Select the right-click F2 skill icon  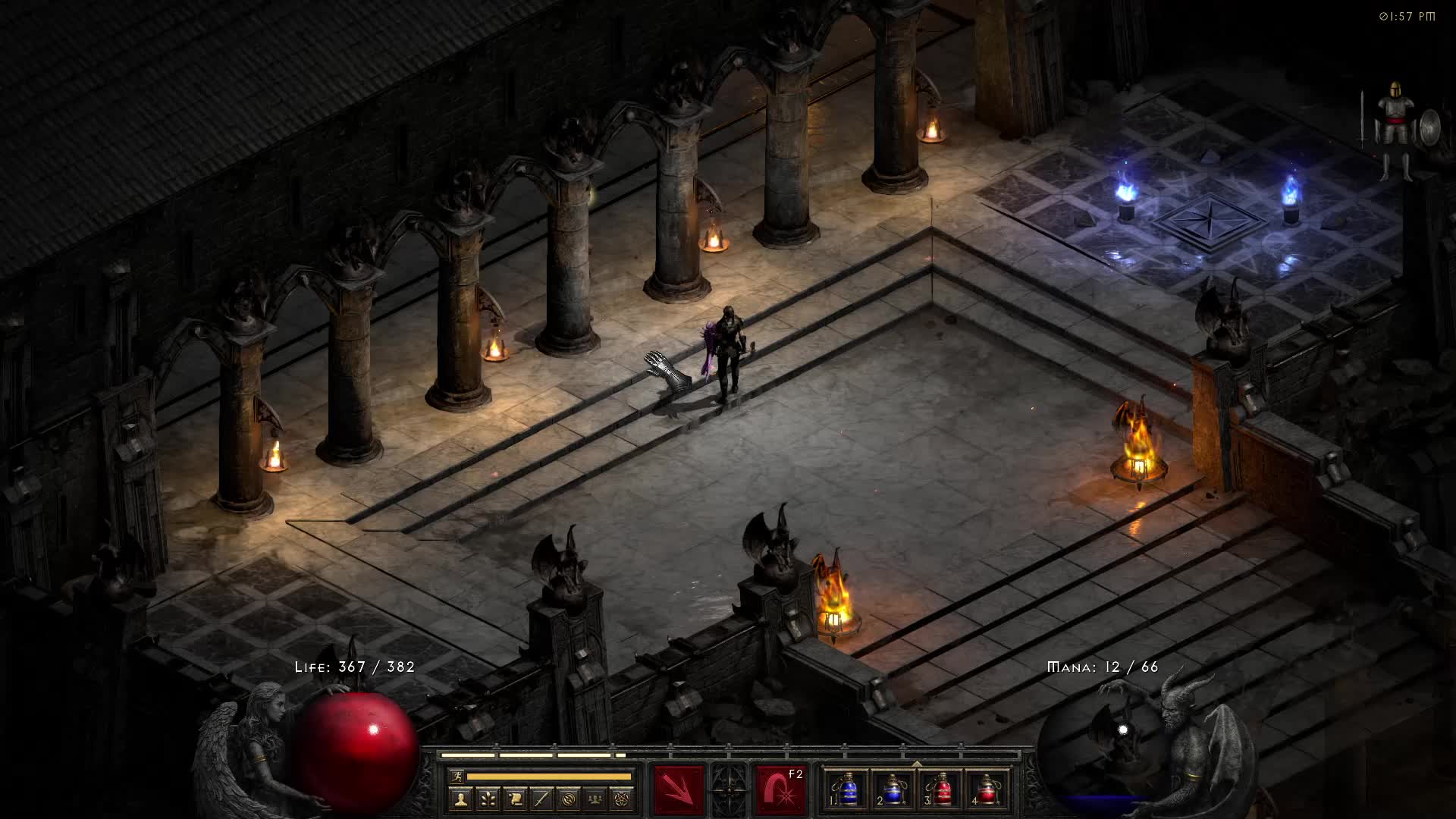click(780, 790)
